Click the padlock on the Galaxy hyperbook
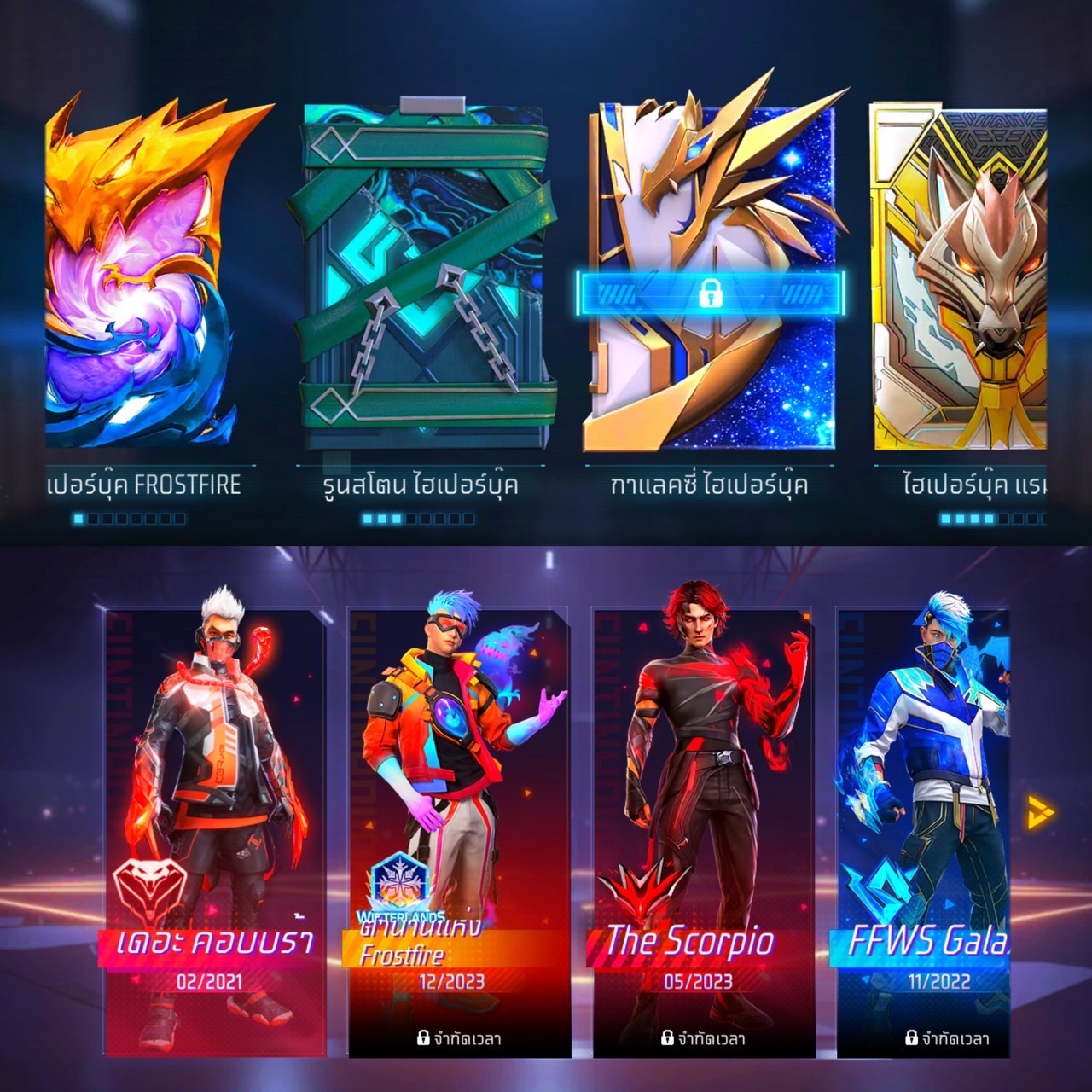Image resolution: width=1092 pixels, height=1092 pixels. 710,293
